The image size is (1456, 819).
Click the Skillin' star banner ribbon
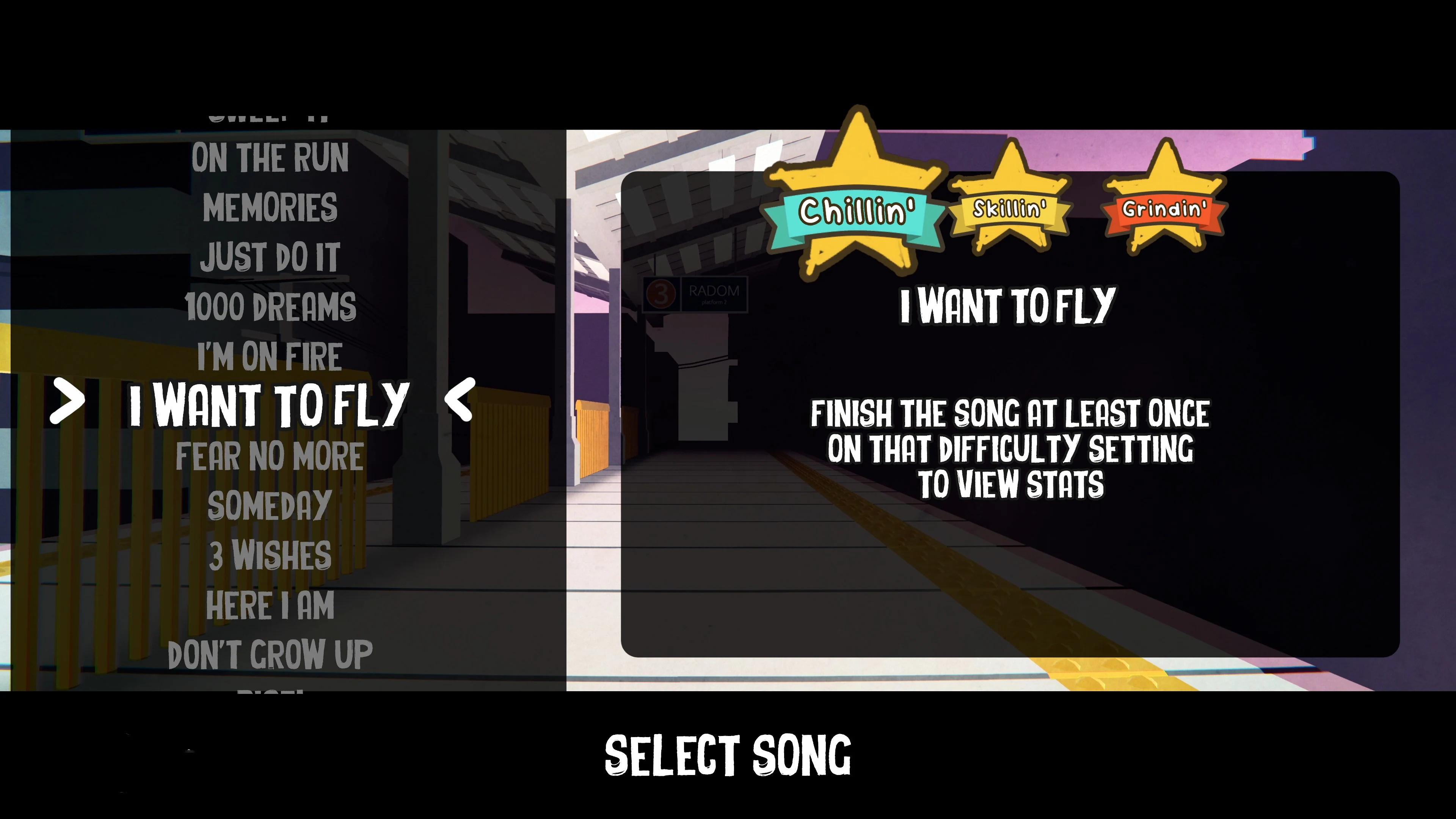(1011, 210)
